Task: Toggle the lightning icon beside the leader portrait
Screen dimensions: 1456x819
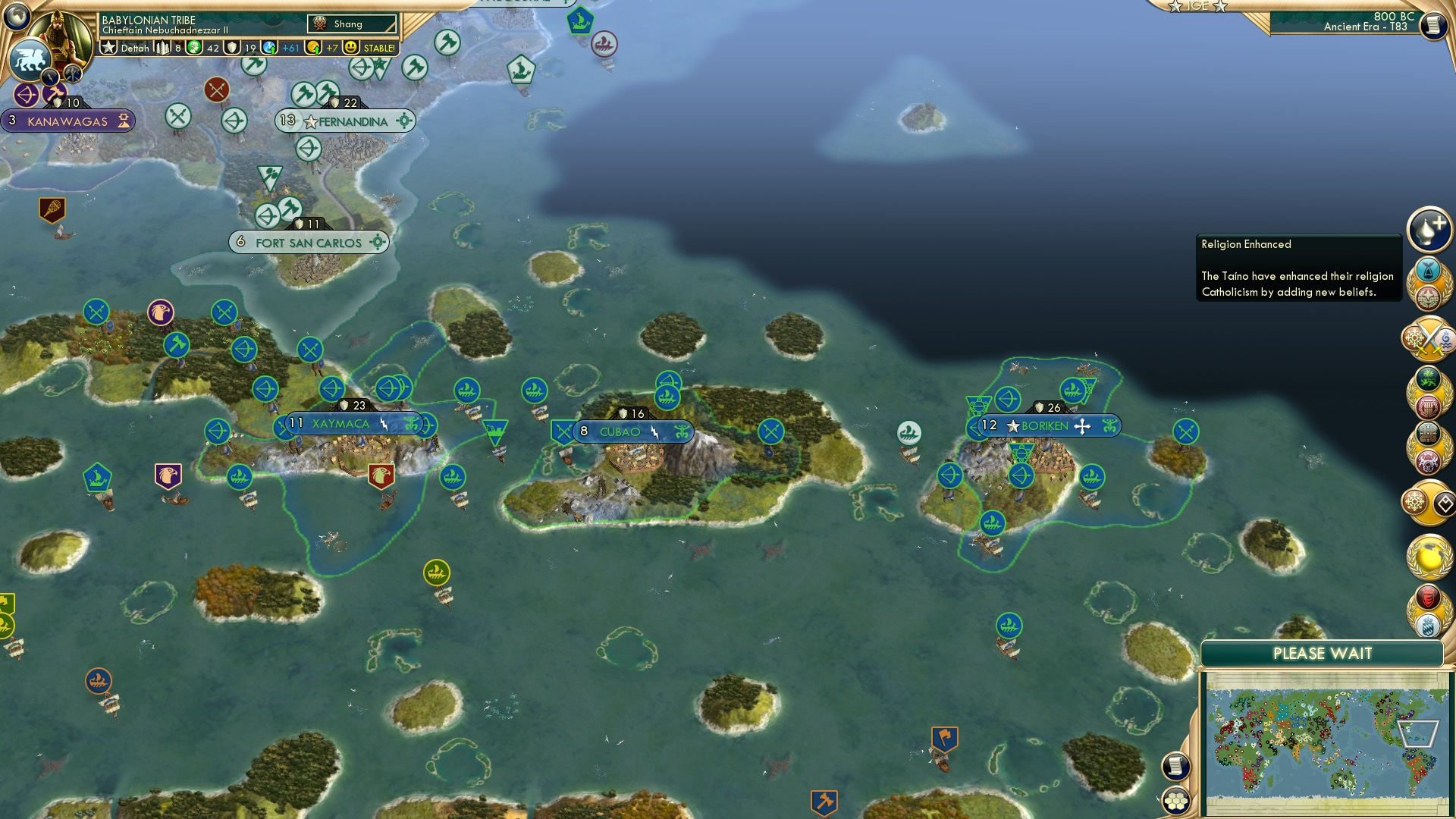Action: point(50,76)
